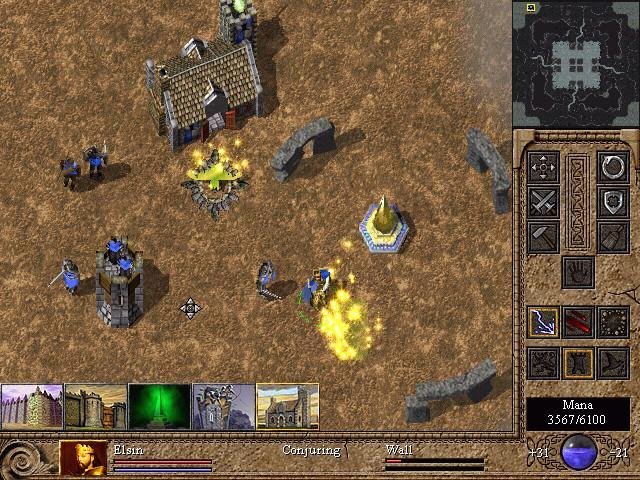Select the shield guard command

click(x=612, y=202)
